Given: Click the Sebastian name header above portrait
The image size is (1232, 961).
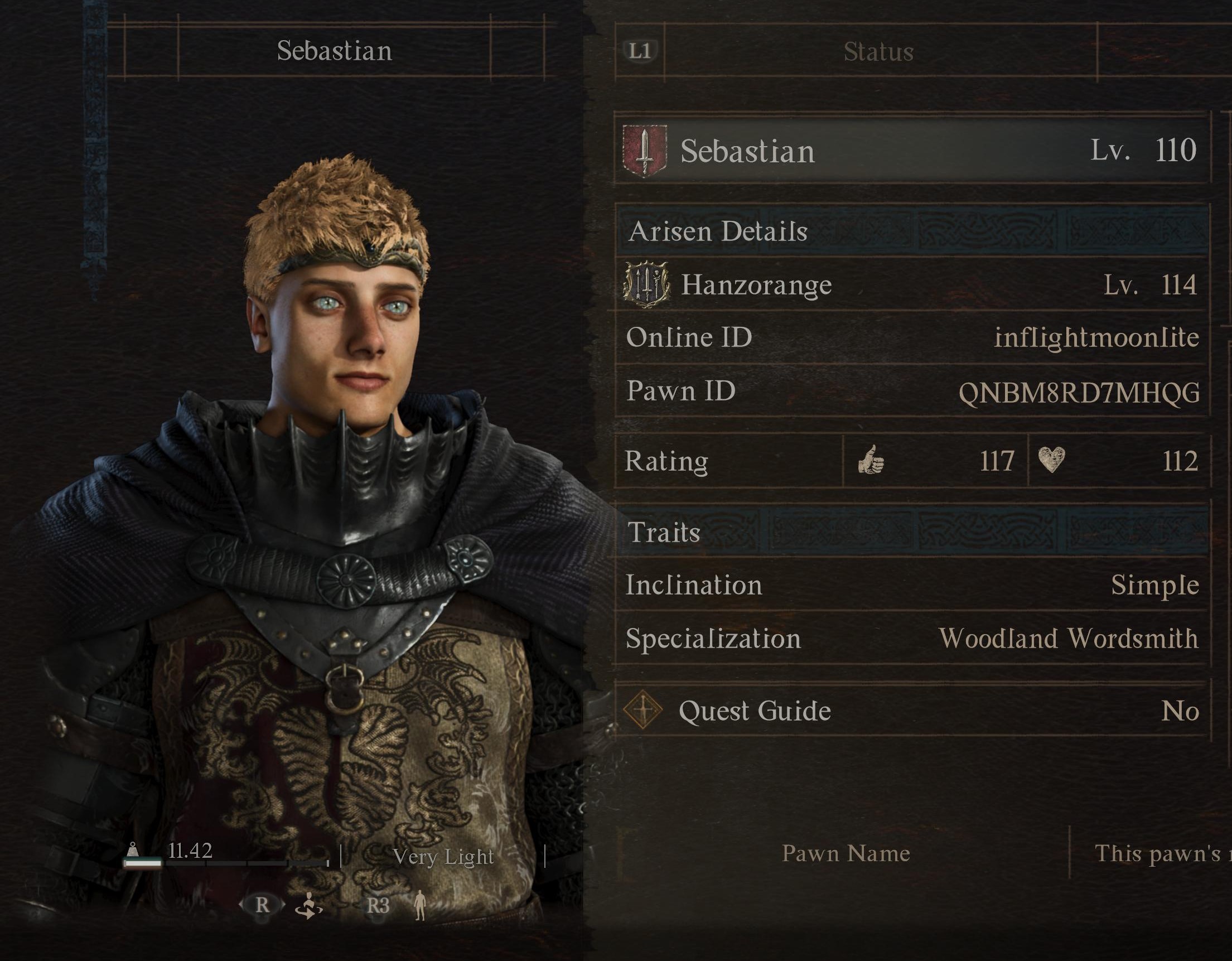Looking at the screenshot, I should pyautogui.click(x=334, y=51).
